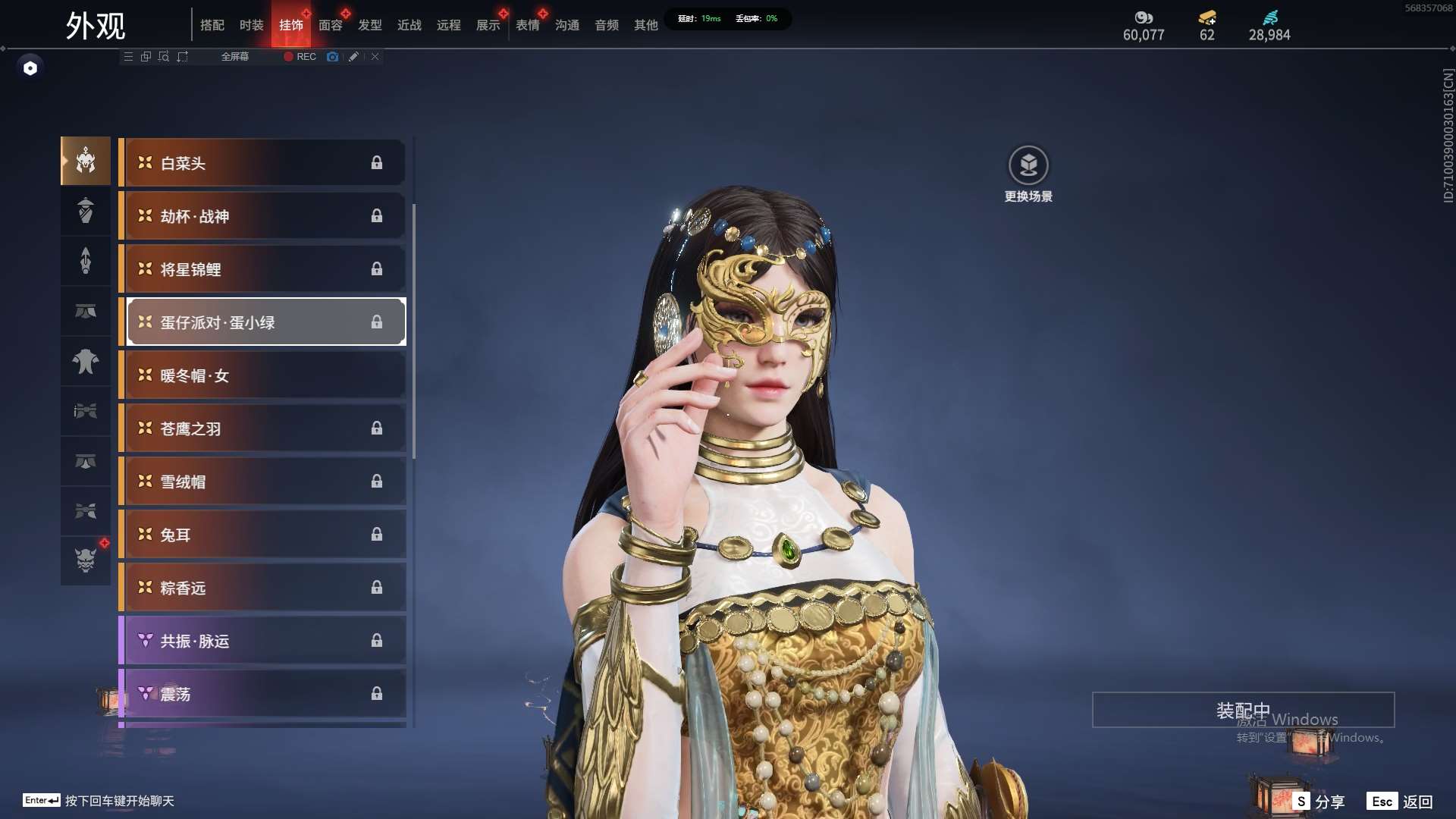This screenshot has height=819, width=1456.
Task: Switch to the 表情 tab
Action: 527,25
